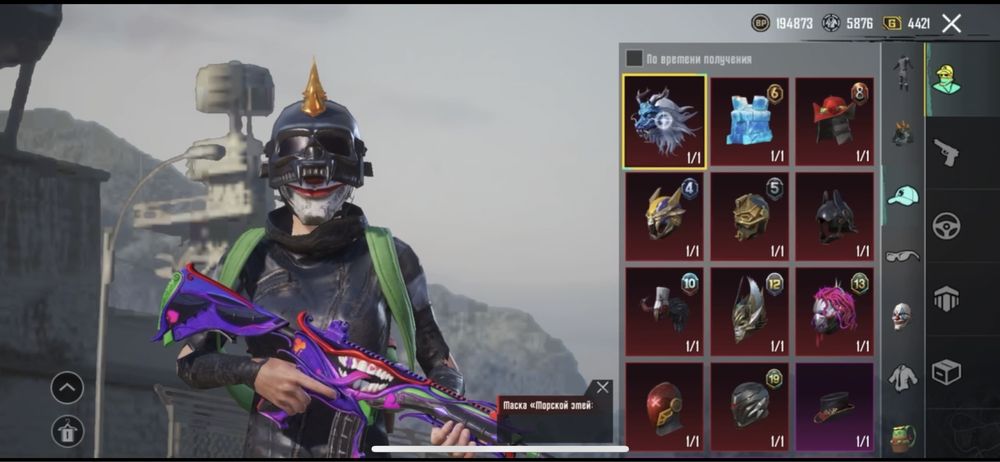The width and height of the screenshot is (1000, 462).
Task: Select the red samurai hat item
Action: (x=834, y=121)
